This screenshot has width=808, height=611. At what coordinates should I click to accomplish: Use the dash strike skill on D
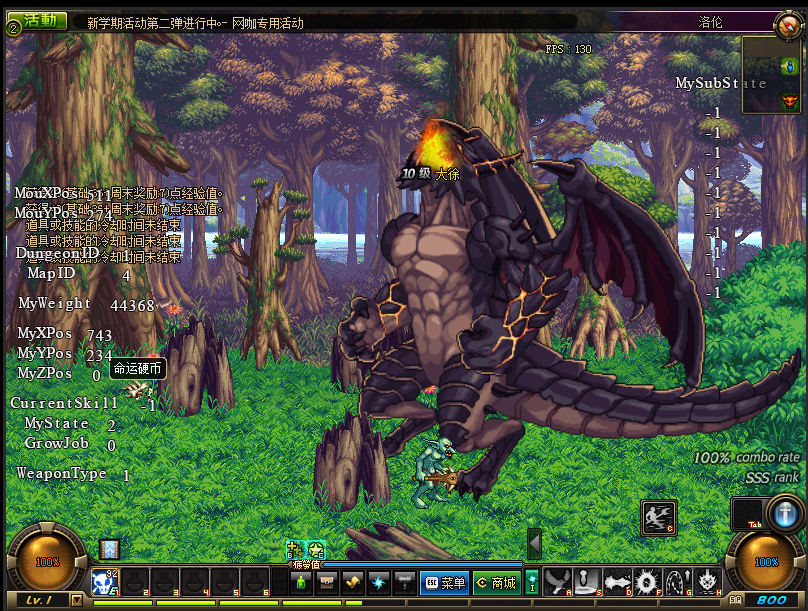617,581
